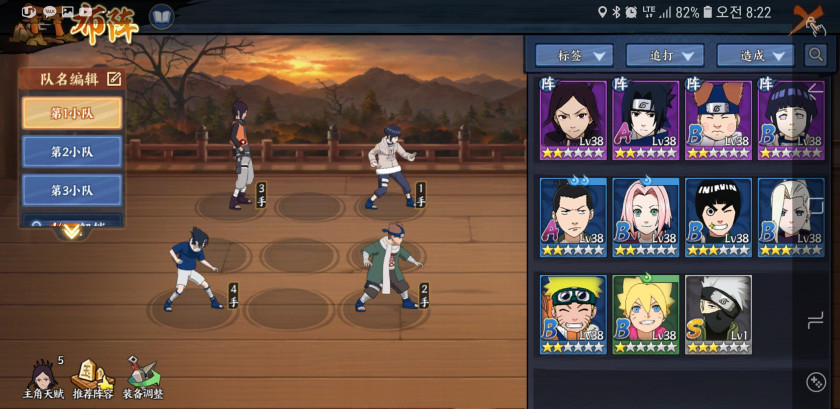Select the 第1小队 team button

72,113
